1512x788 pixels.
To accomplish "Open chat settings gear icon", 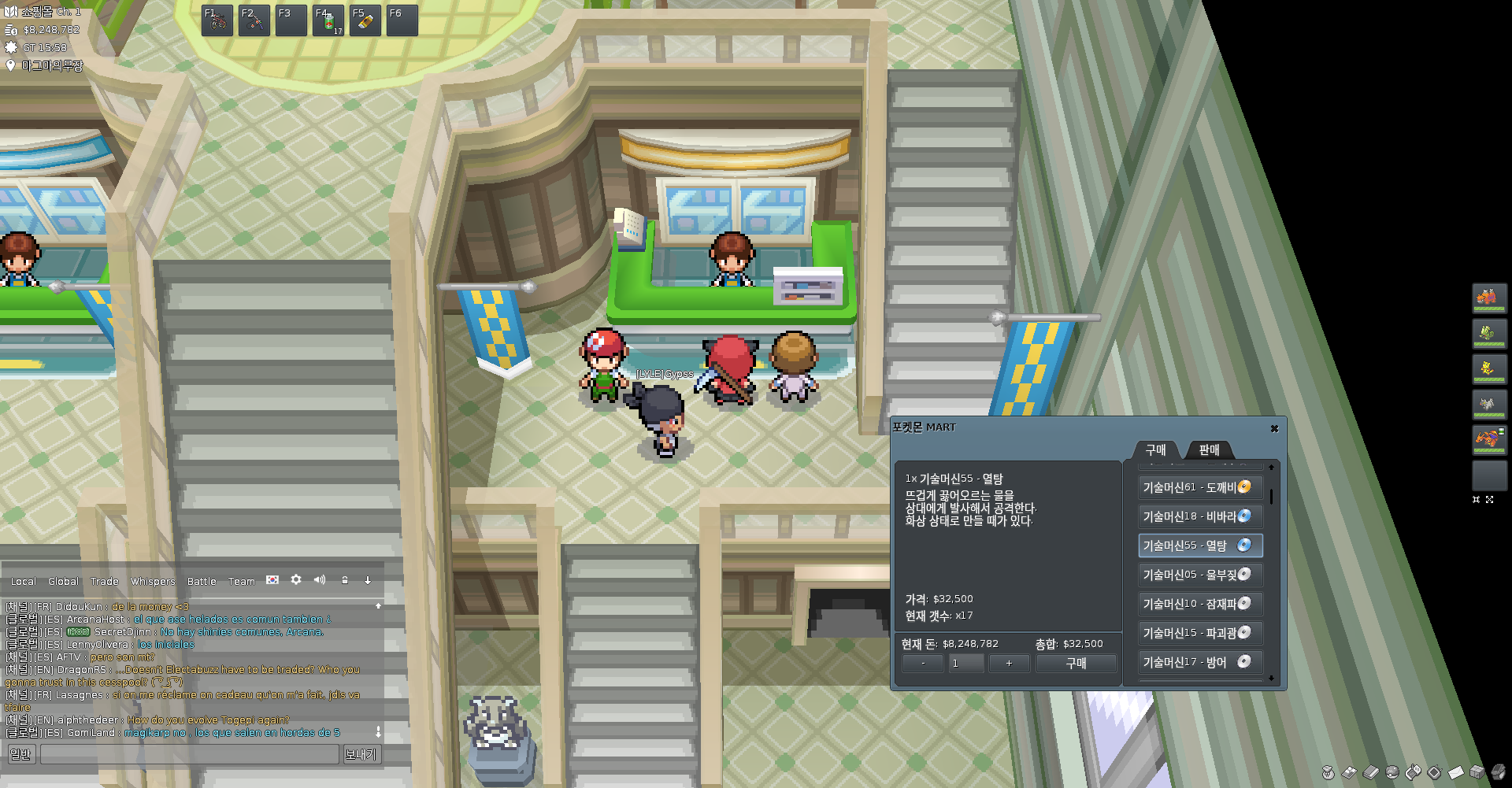I will click(x=296, y=580).
